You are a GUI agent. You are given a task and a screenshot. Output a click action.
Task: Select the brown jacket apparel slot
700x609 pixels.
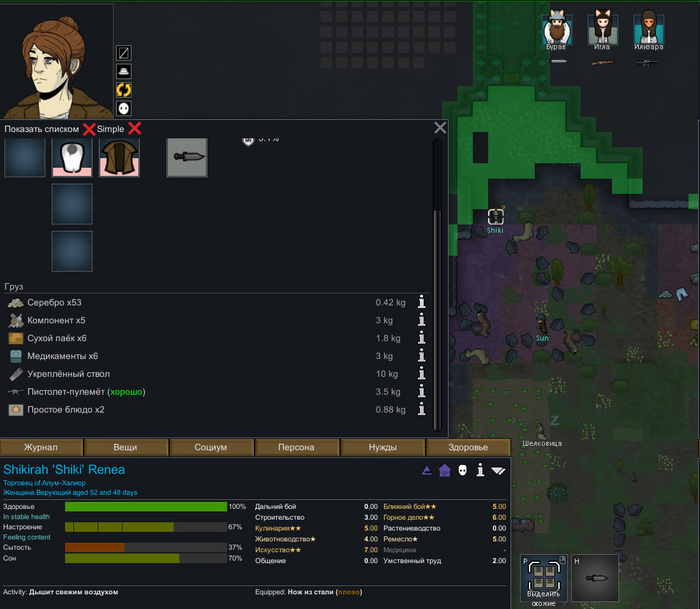tap(119, 157)
